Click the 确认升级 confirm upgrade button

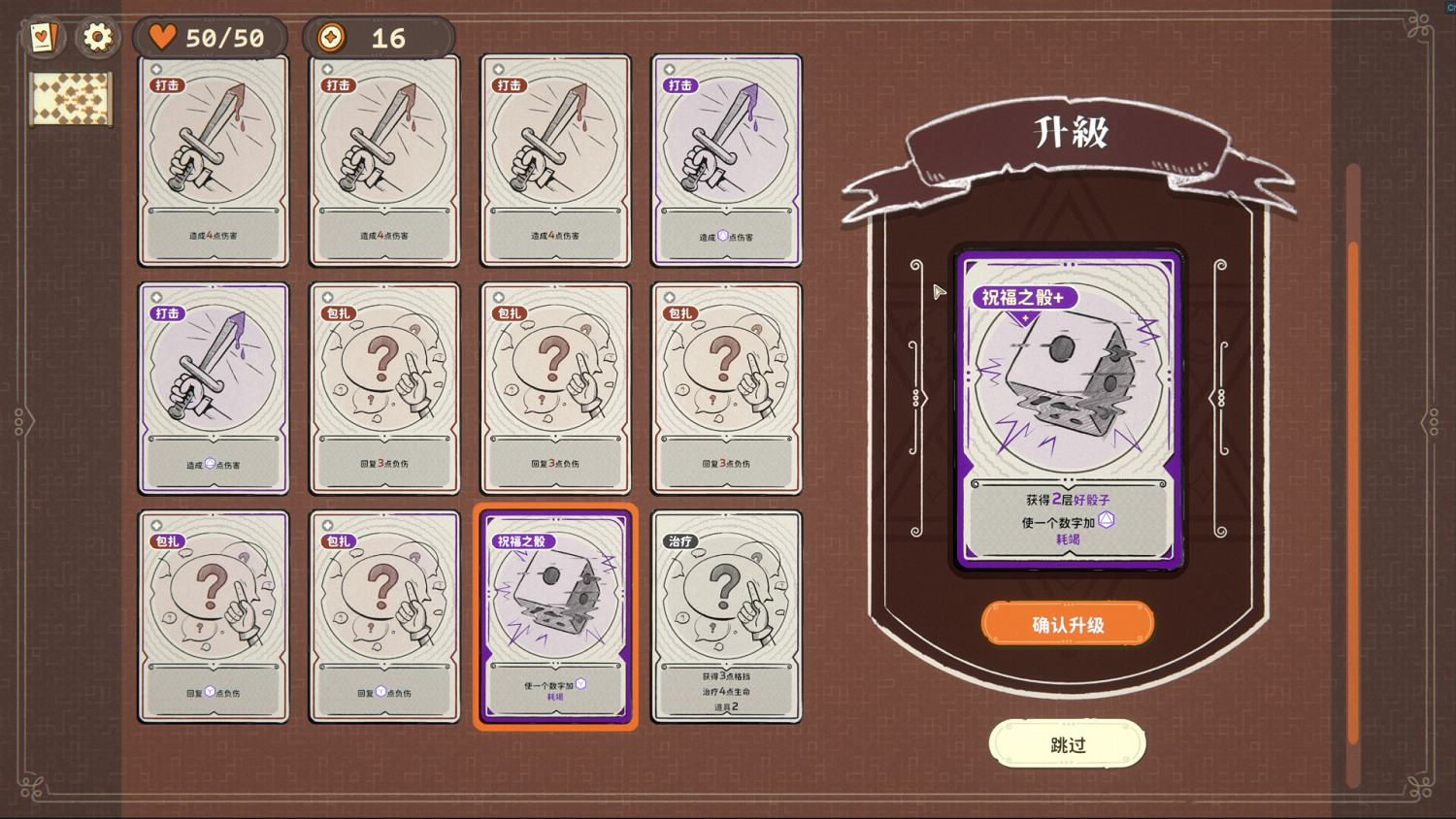click(1067, 624)
